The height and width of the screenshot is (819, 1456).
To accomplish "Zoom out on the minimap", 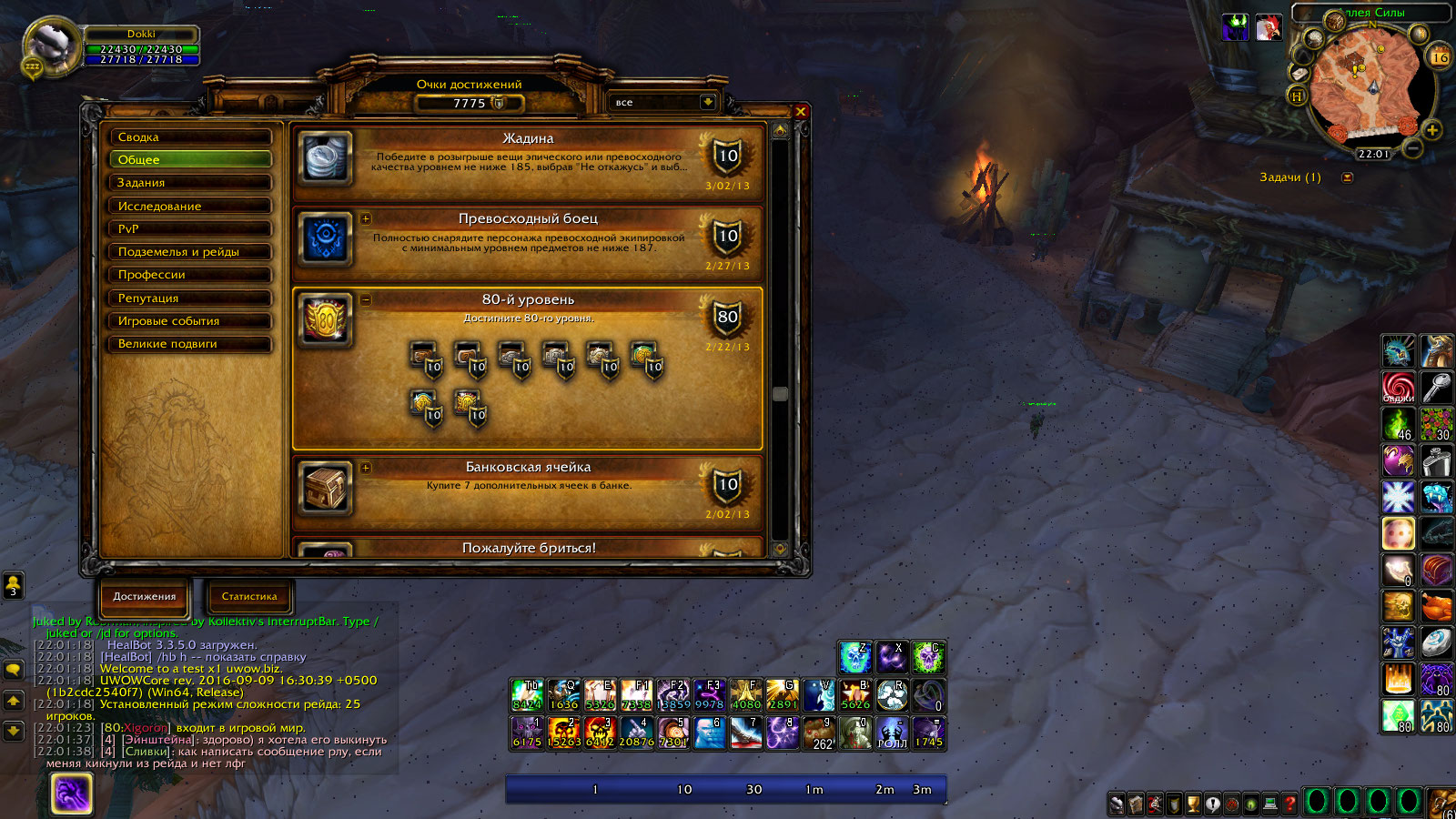I will pos(1412,147).
